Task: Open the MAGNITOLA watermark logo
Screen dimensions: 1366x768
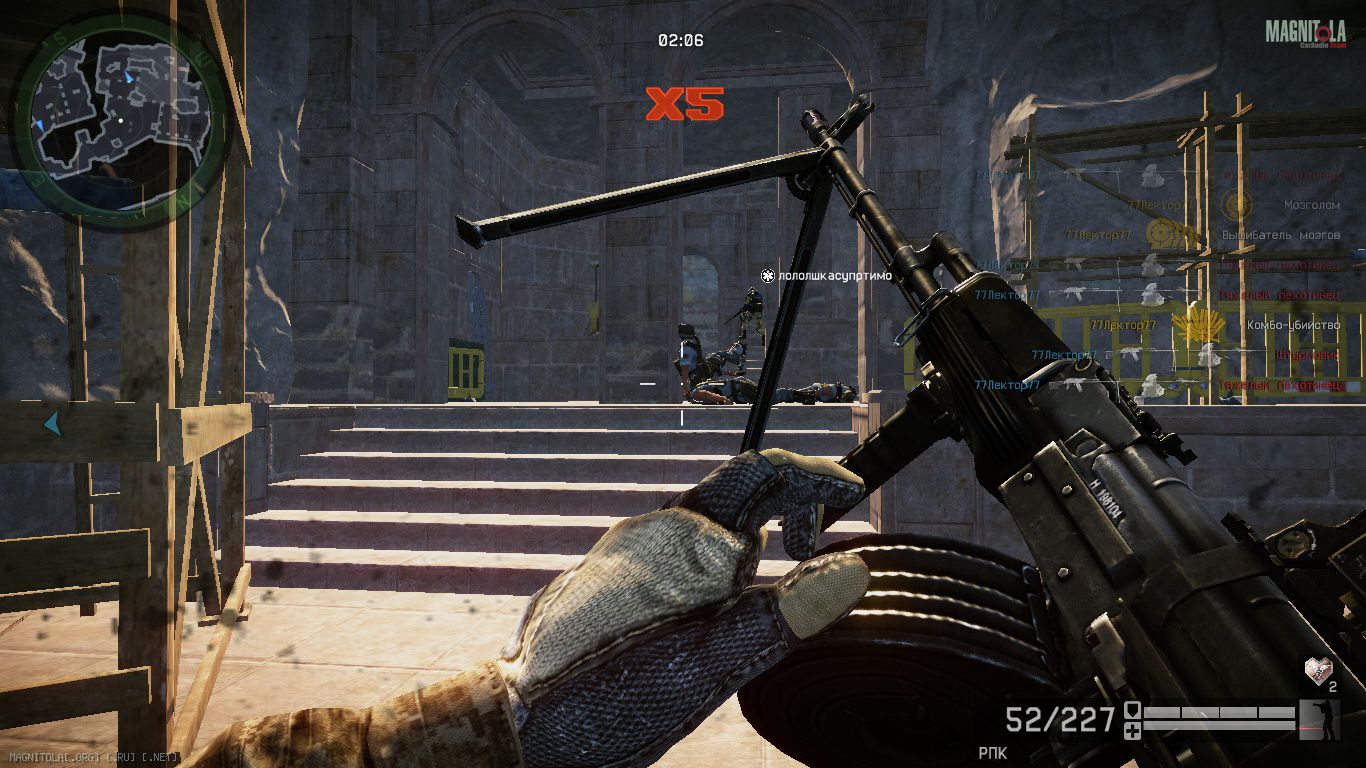Action: pyautogui.click(x=1305, y=33)
